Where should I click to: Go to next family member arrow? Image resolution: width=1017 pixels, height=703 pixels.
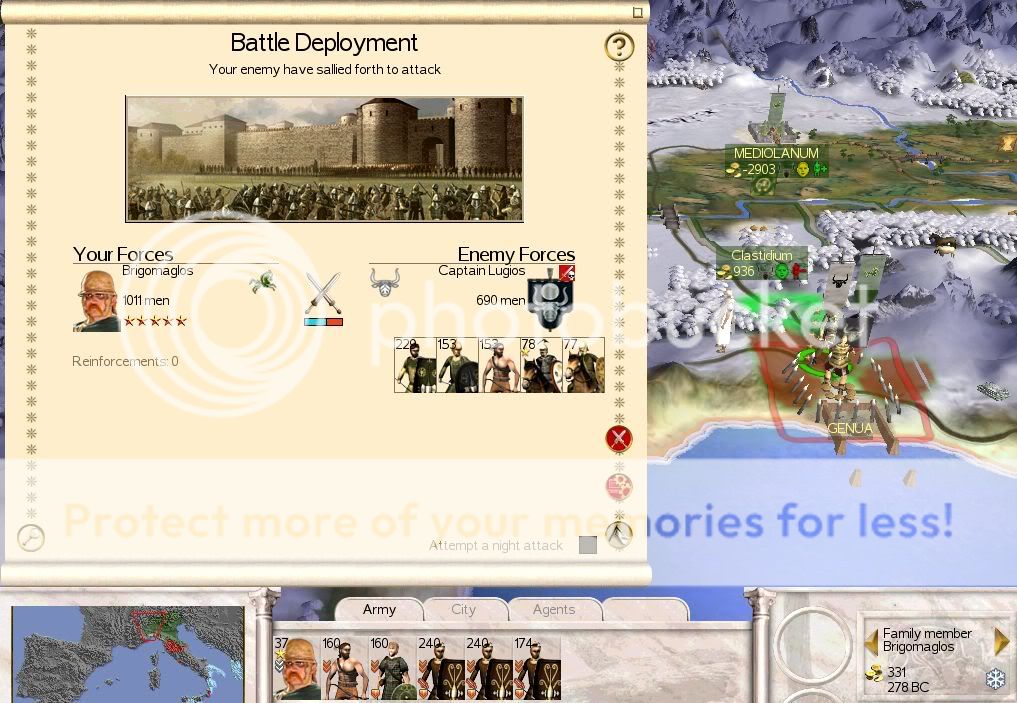pyautogui.click(x=1001, y=640)
